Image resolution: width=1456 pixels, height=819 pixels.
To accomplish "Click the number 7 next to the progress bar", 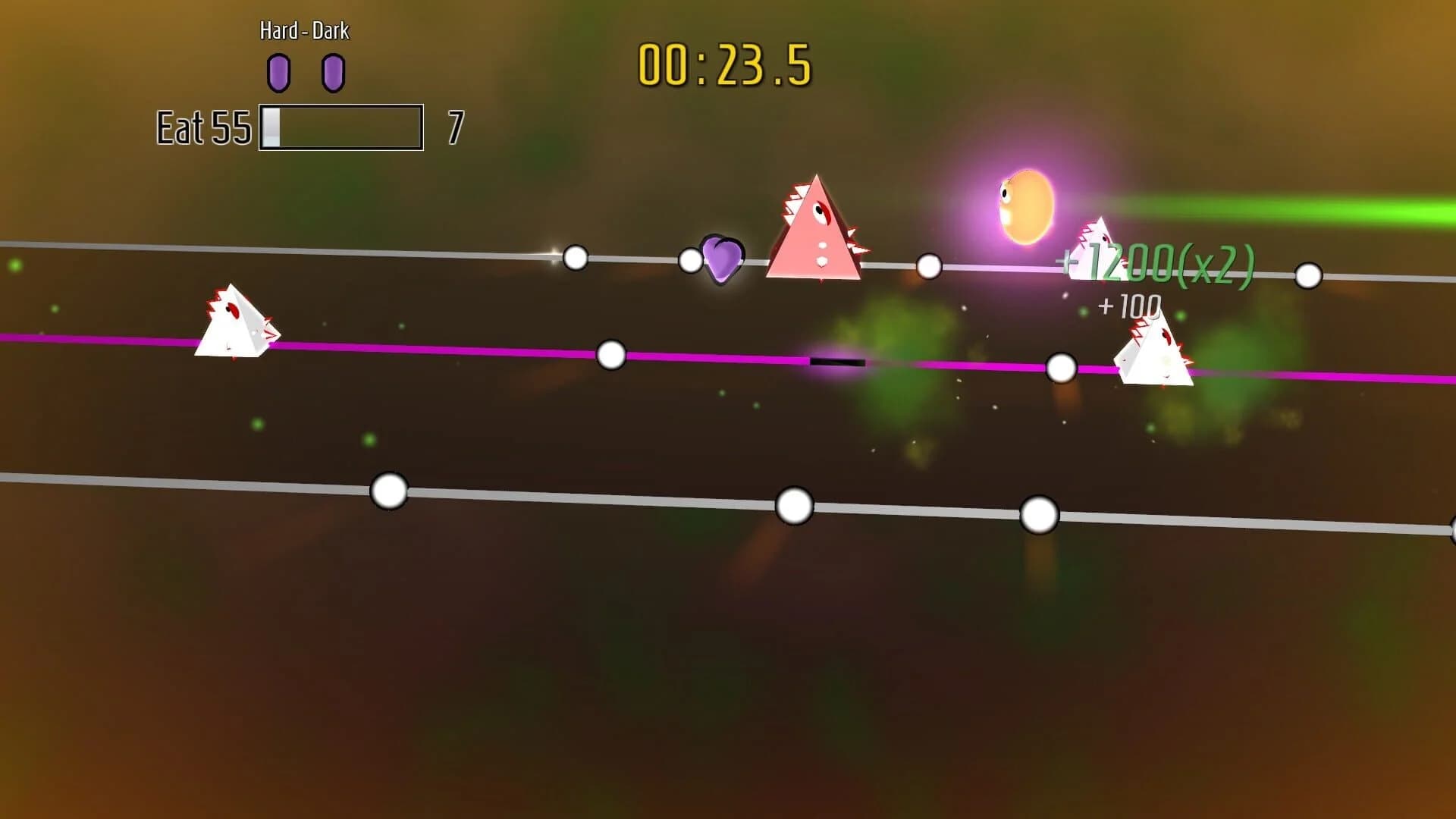I will (455, 126).
